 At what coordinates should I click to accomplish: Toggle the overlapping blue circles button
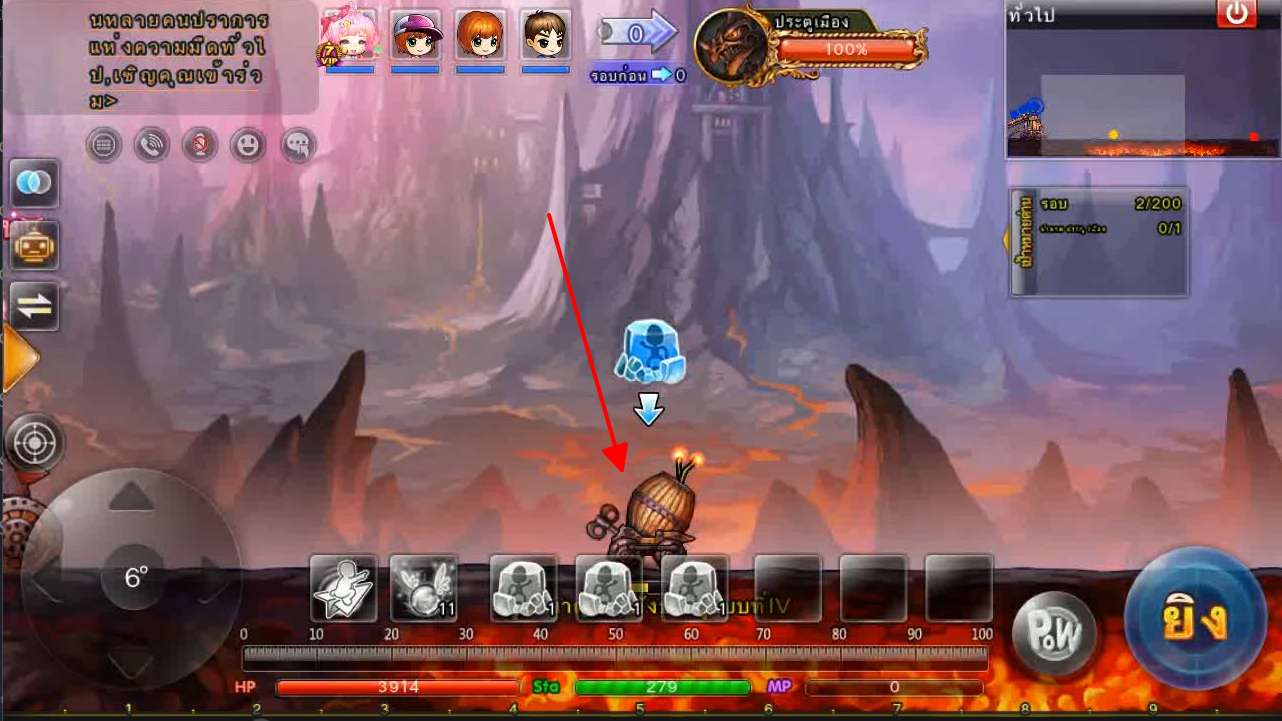[x=34, y=183]
